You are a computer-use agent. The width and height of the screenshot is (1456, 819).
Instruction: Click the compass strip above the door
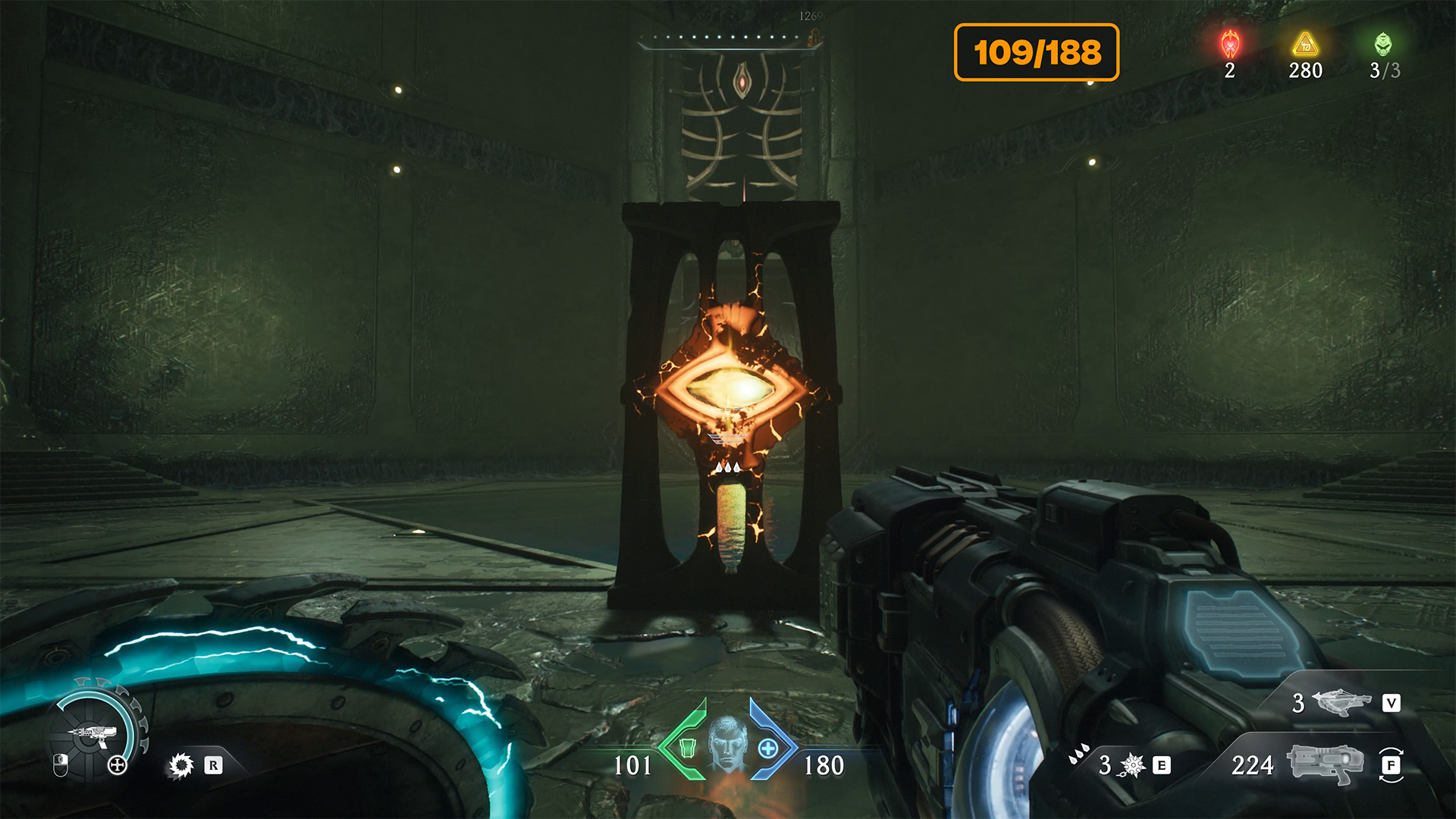[730, 38]
